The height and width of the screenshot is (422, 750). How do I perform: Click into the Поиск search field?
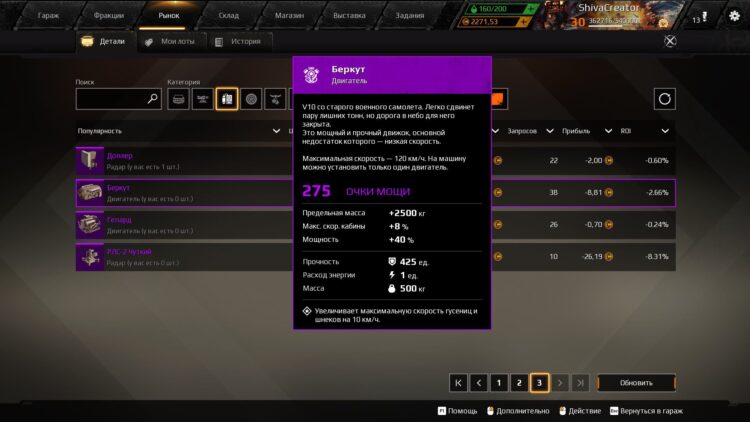(112, 99)
